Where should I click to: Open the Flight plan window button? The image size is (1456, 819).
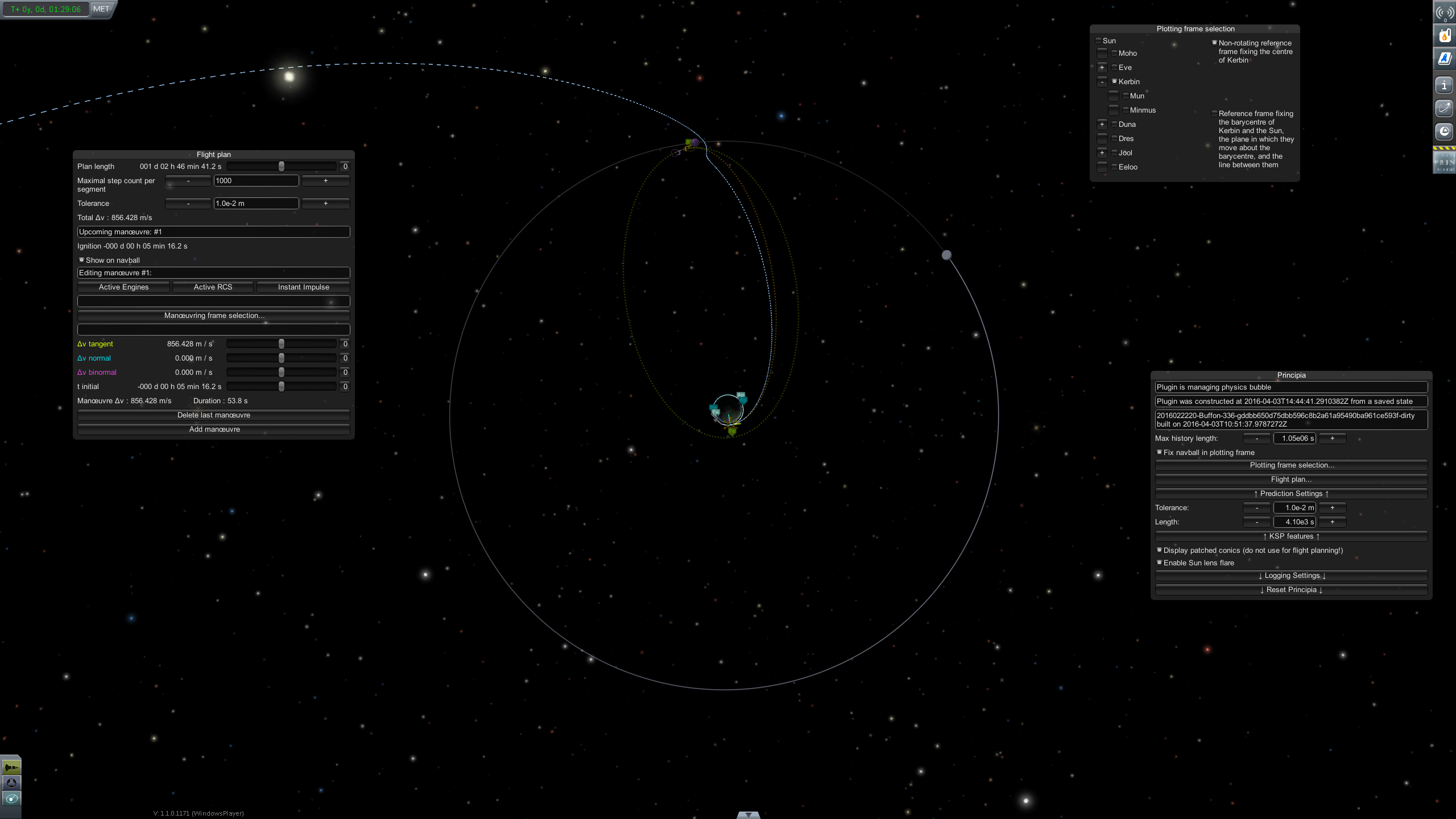(x=1291, y=479)
